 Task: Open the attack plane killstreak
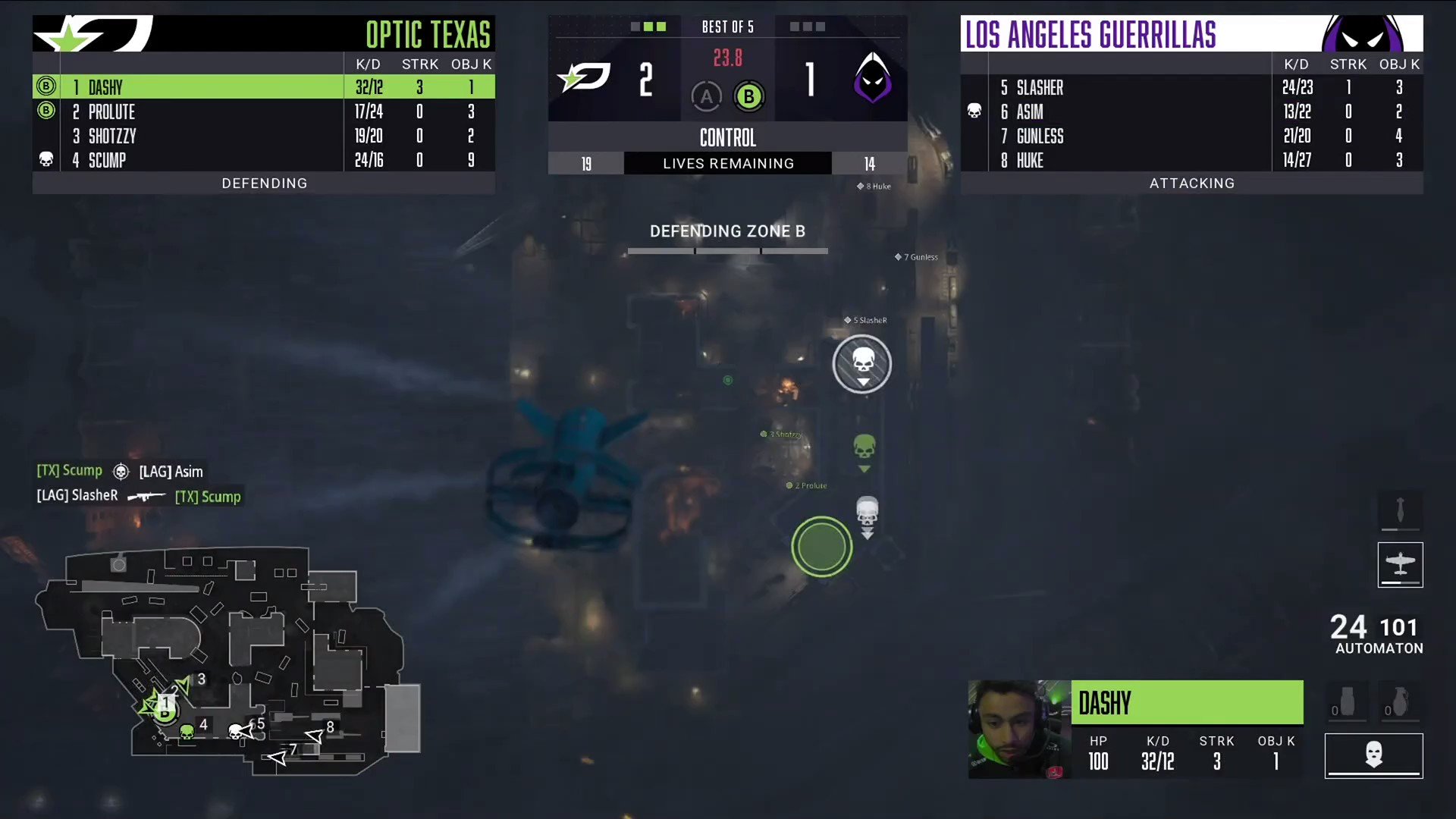pos(1400,565)
